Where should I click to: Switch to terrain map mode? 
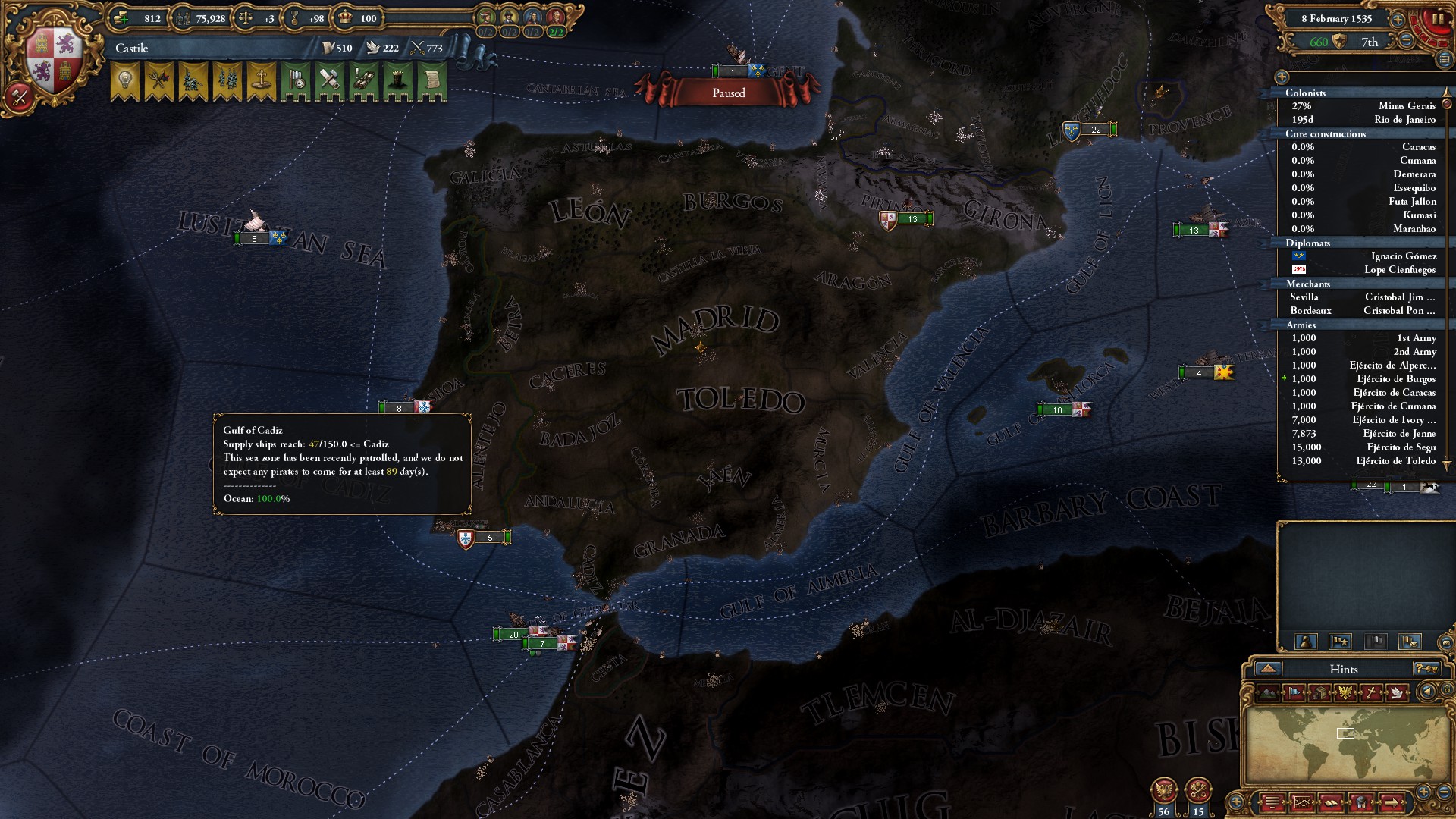click(x=1269, y=692)
